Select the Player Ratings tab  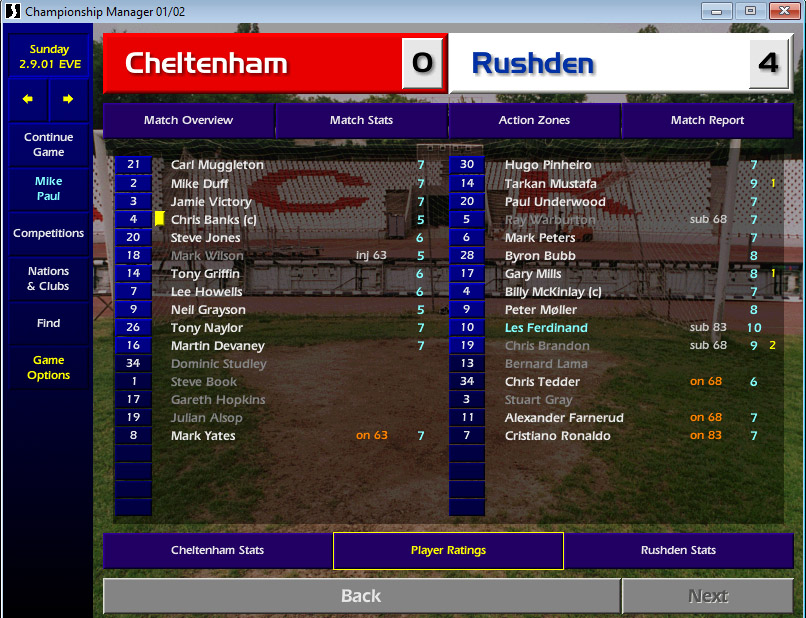448,550
